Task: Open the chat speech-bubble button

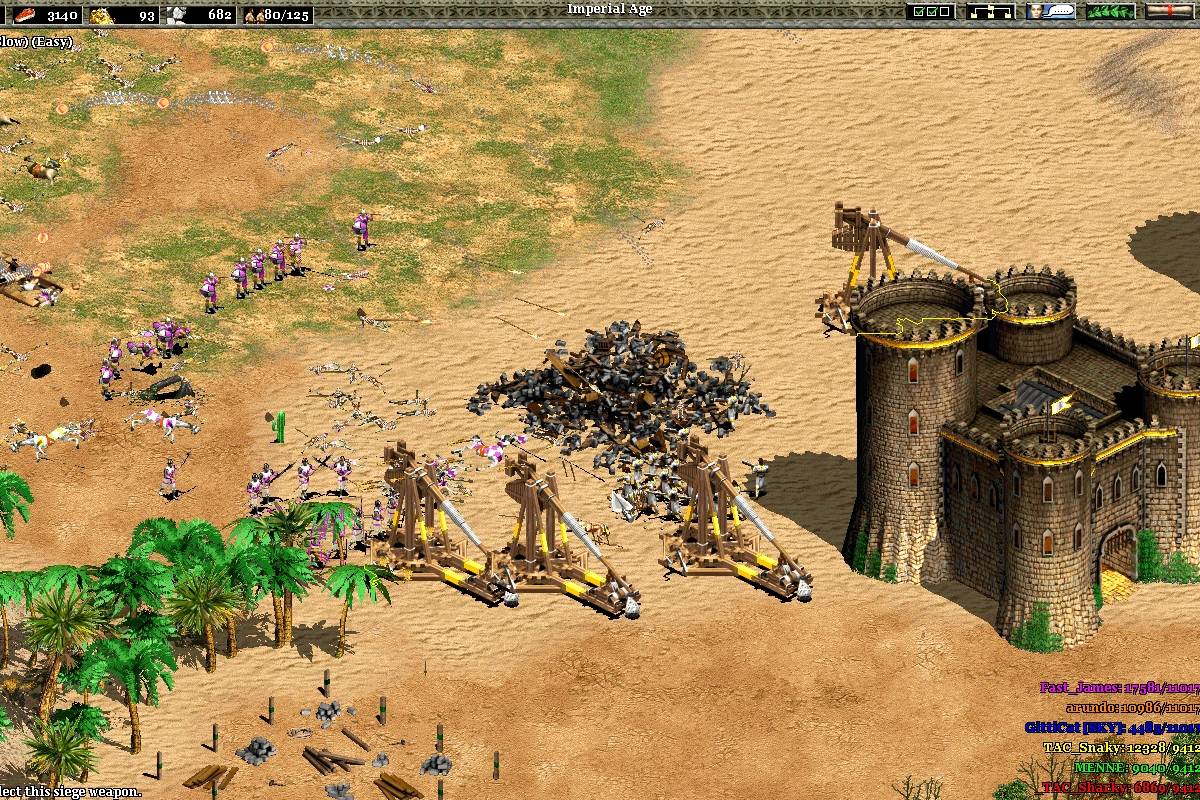Action: pos(1051,12)
